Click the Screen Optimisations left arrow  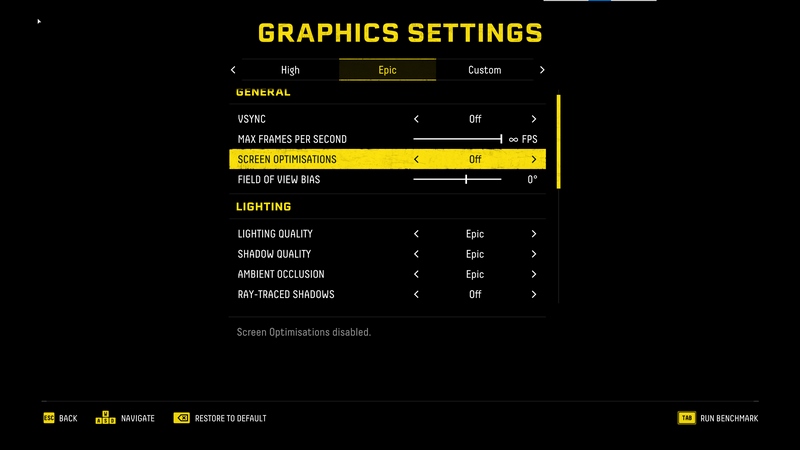pyautogui.click(x=416, y=159)
